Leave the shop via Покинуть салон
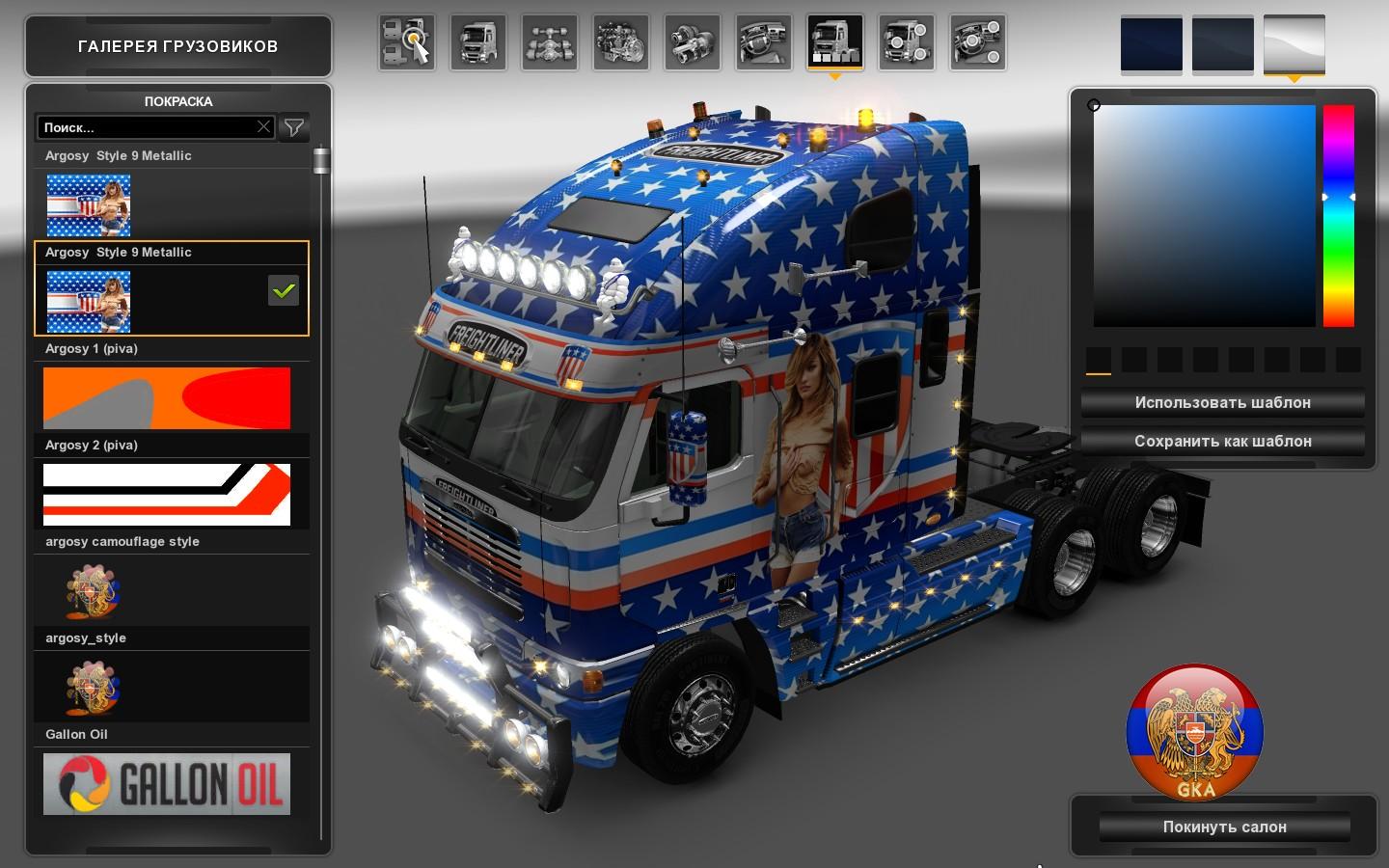The height and width of the screenshot is (868, 1389). (x=1224, y=827)
